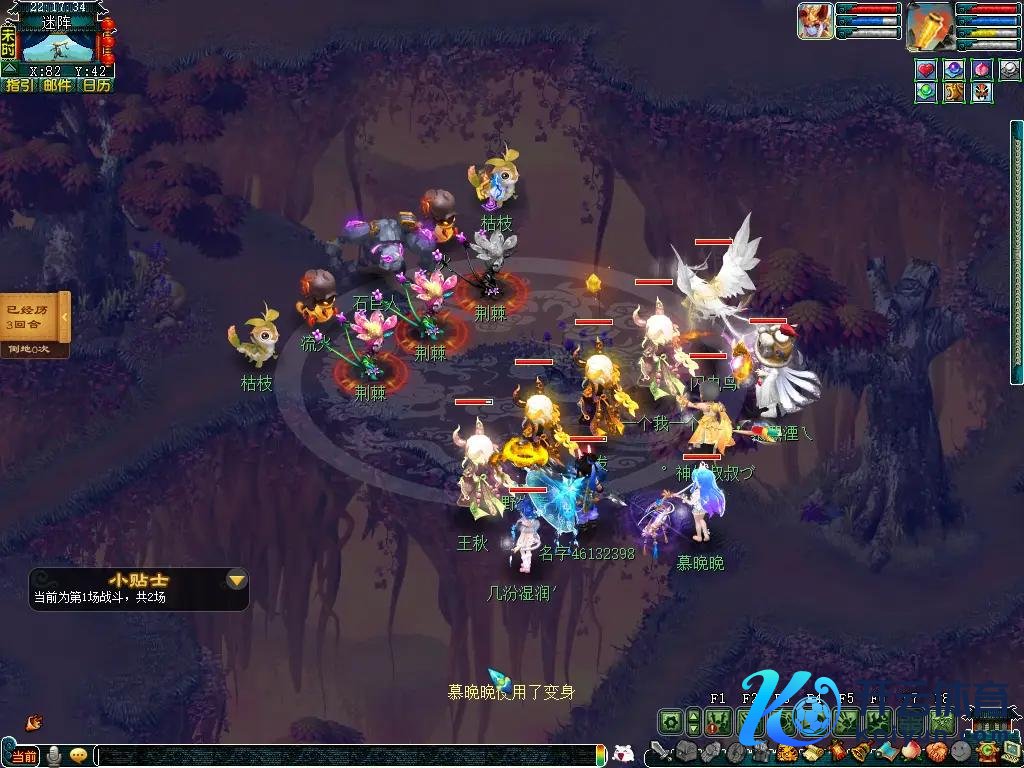1024x768 pixels.
Task: Open the 日历 calendar button
Action: click(96, 86)
